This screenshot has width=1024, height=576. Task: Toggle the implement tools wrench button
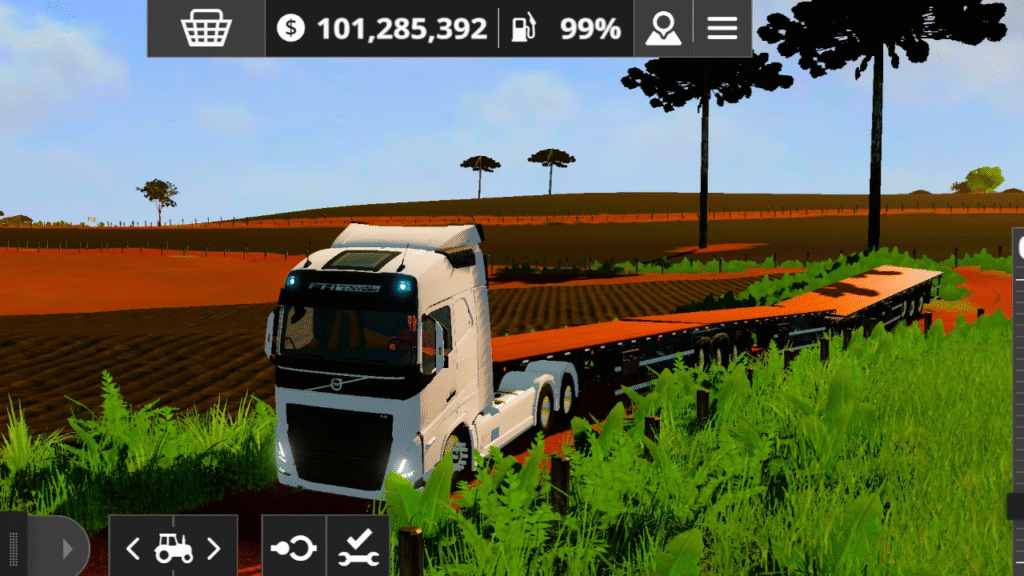click(357, 547)
